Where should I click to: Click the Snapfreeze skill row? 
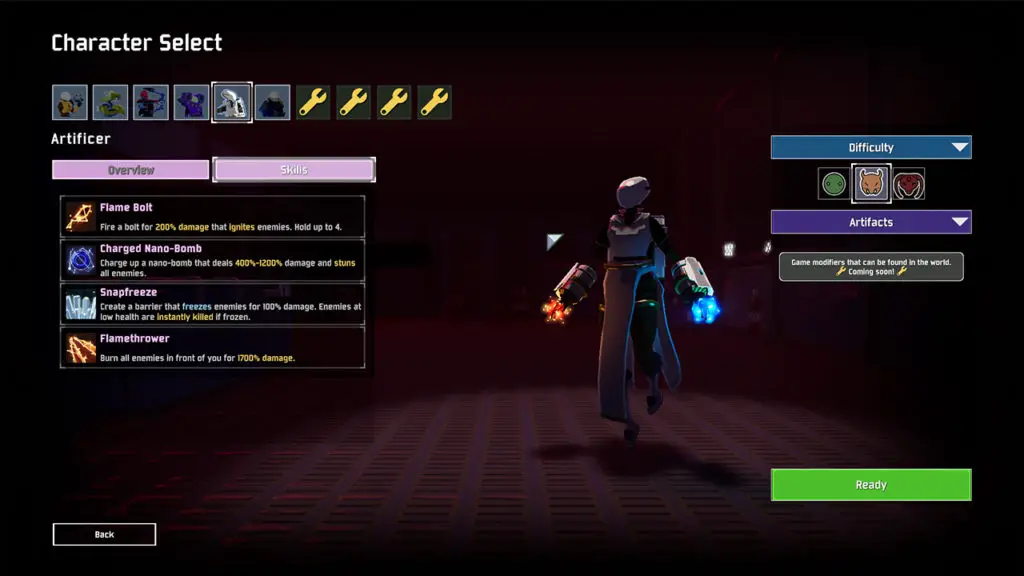(x=212, y=304)
